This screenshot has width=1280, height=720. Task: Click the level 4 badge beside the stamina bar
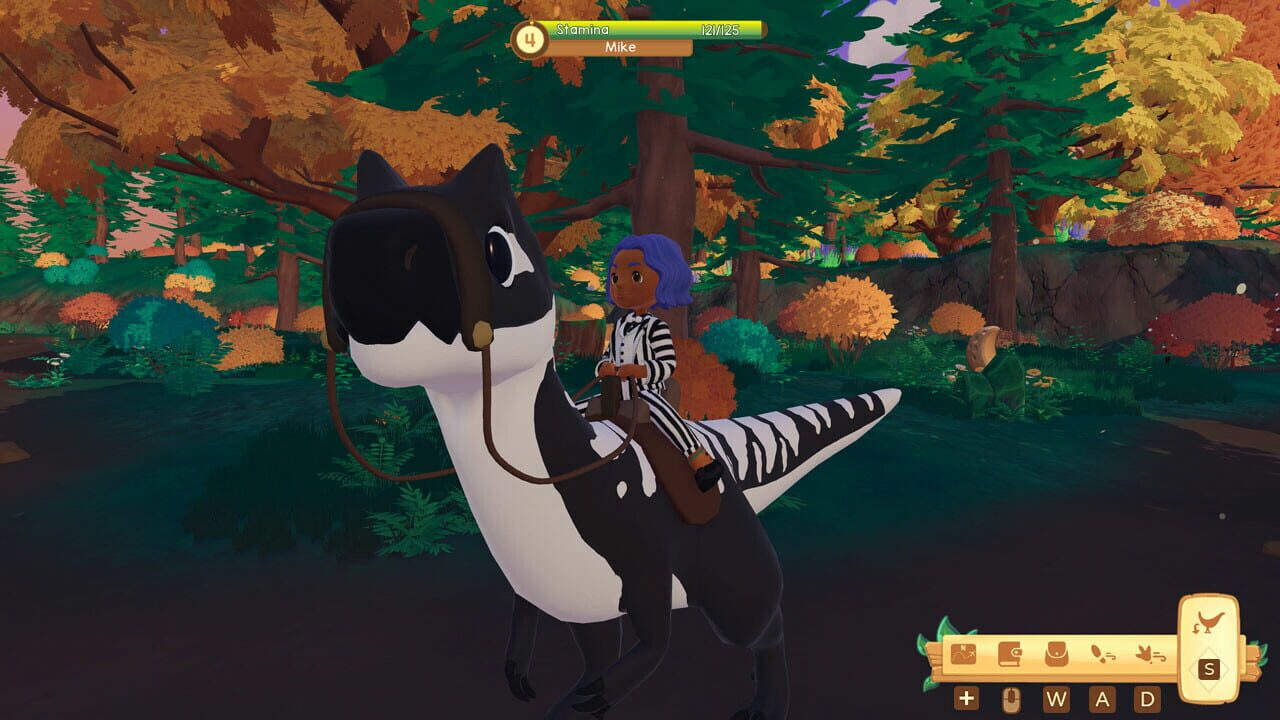[528, 38]
